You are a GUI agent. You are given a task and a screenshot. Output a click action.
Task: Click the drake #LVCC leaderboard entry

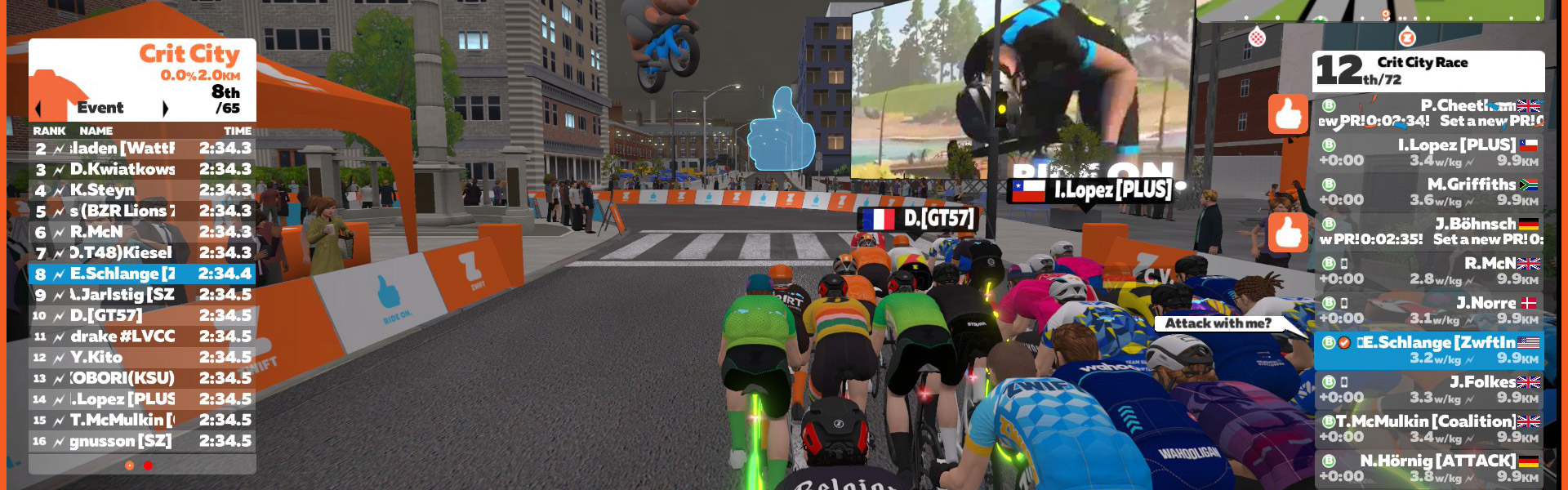[142, 336]
